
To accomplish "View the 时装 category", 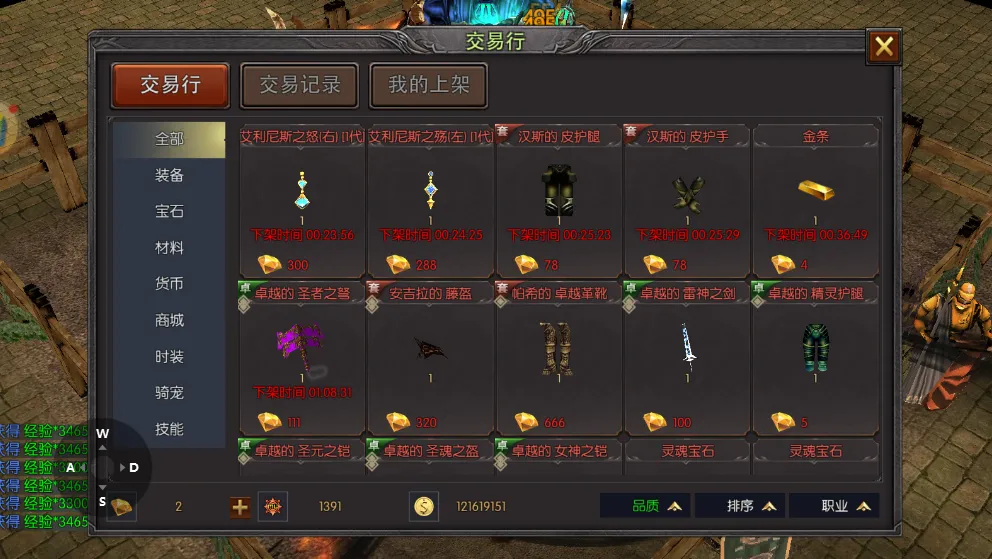I will 169,357.
